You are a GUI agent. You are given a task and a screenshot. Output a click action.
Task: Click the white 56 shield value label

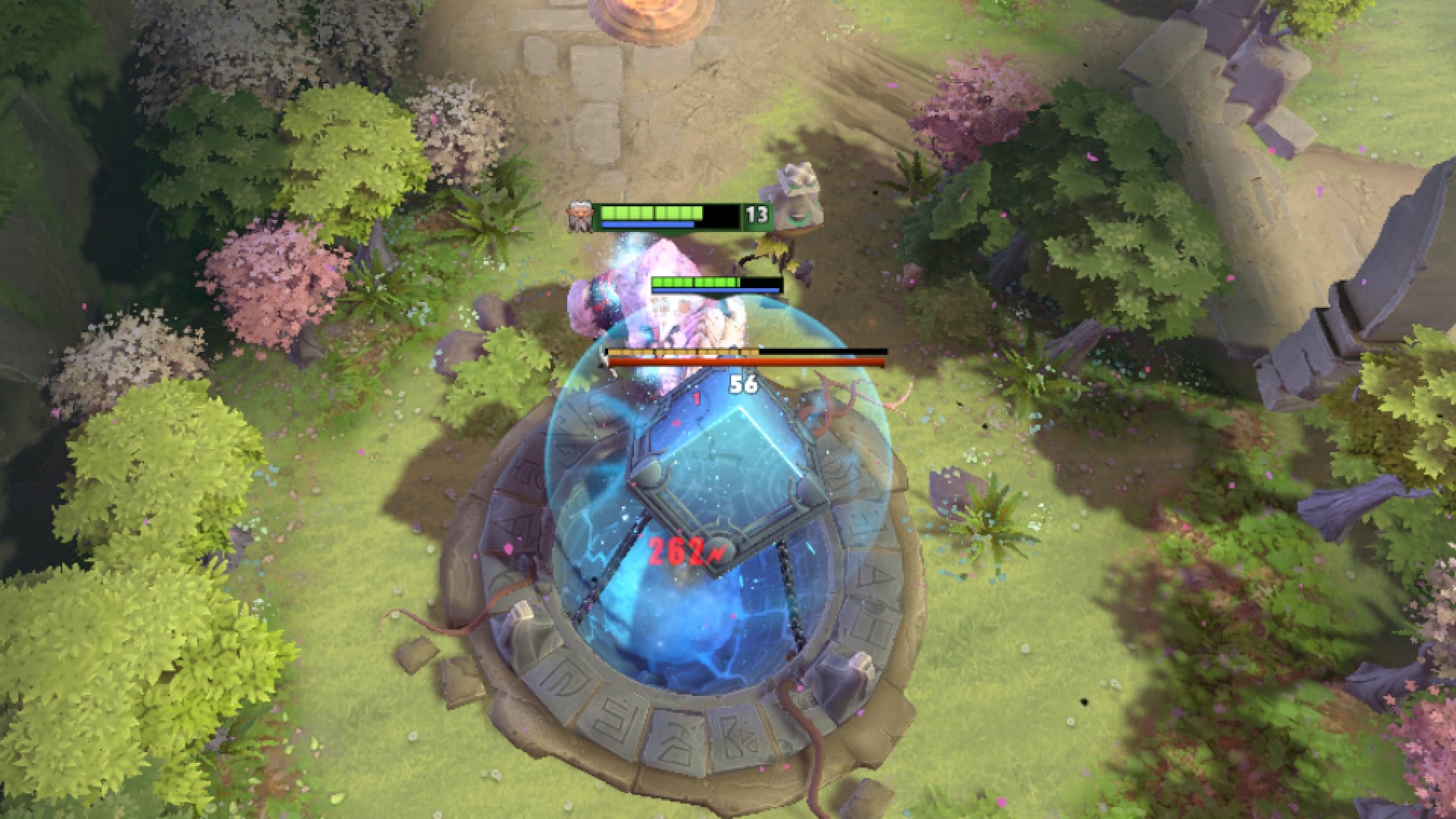click(x=745, y=384)
